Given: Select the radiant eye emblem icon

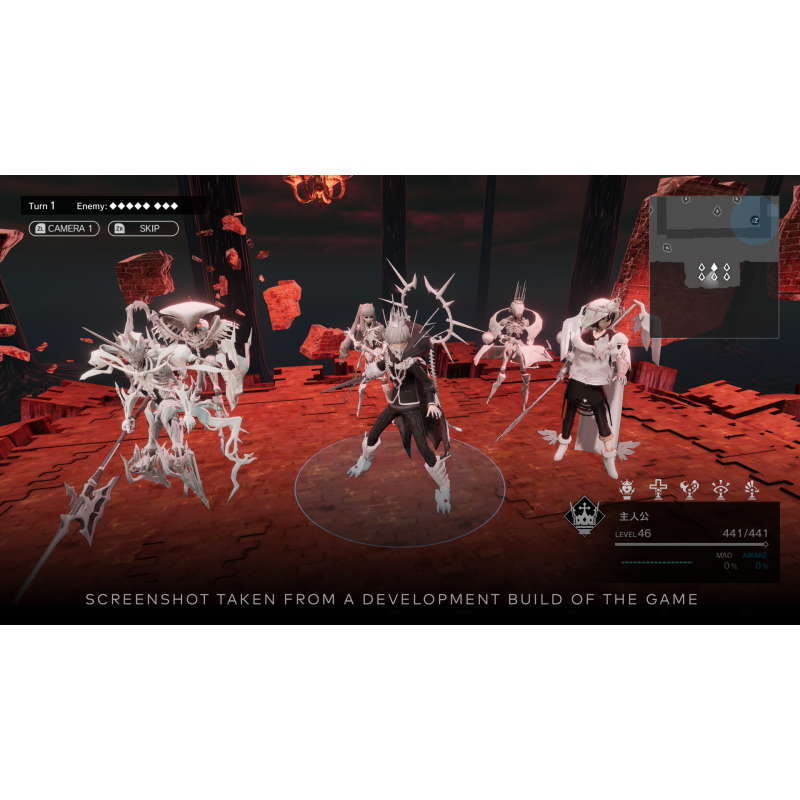Looking at the screenshot, I should [720, 489].
